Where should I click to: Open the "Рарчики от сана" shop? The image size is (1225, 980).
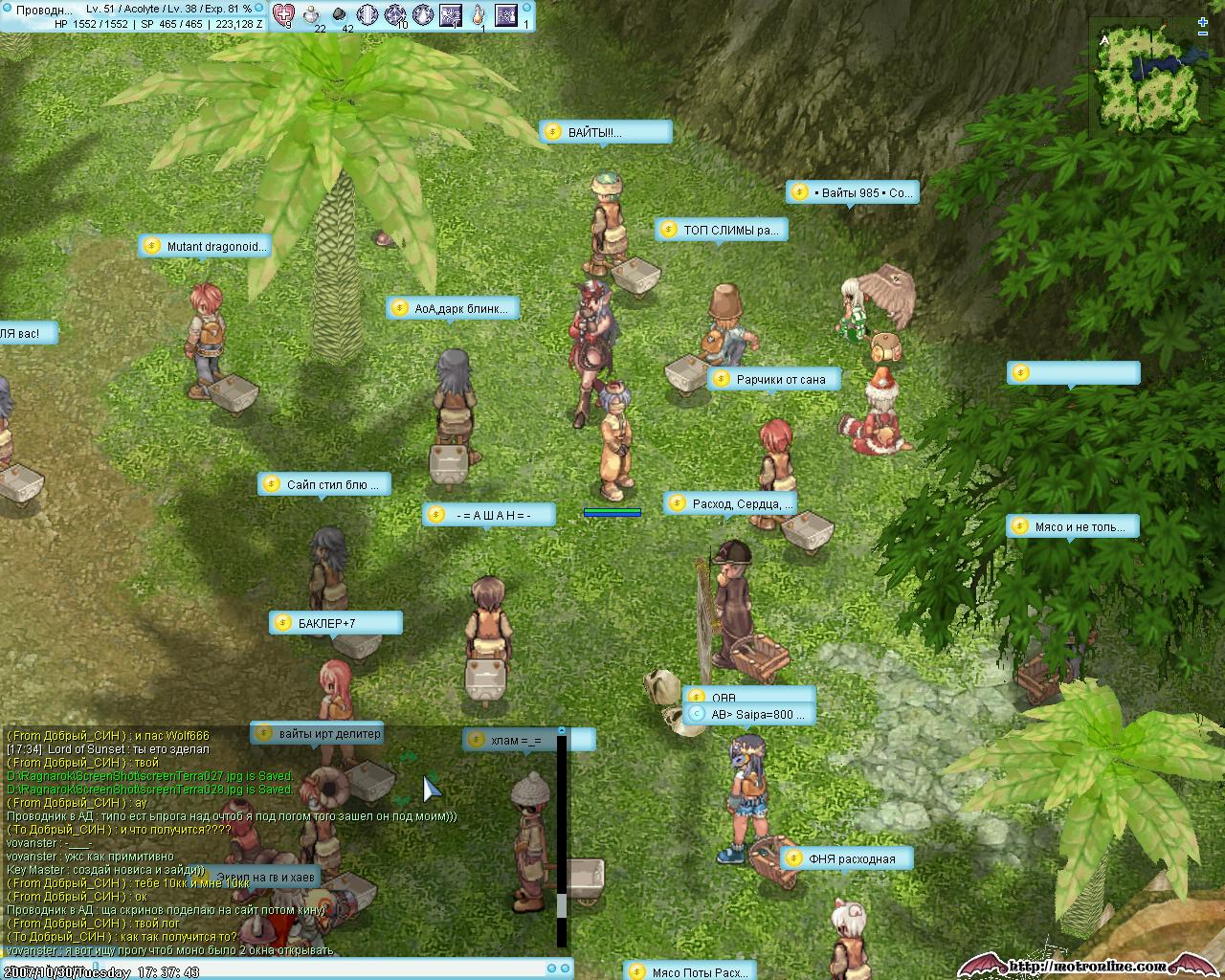coord(774,379)
